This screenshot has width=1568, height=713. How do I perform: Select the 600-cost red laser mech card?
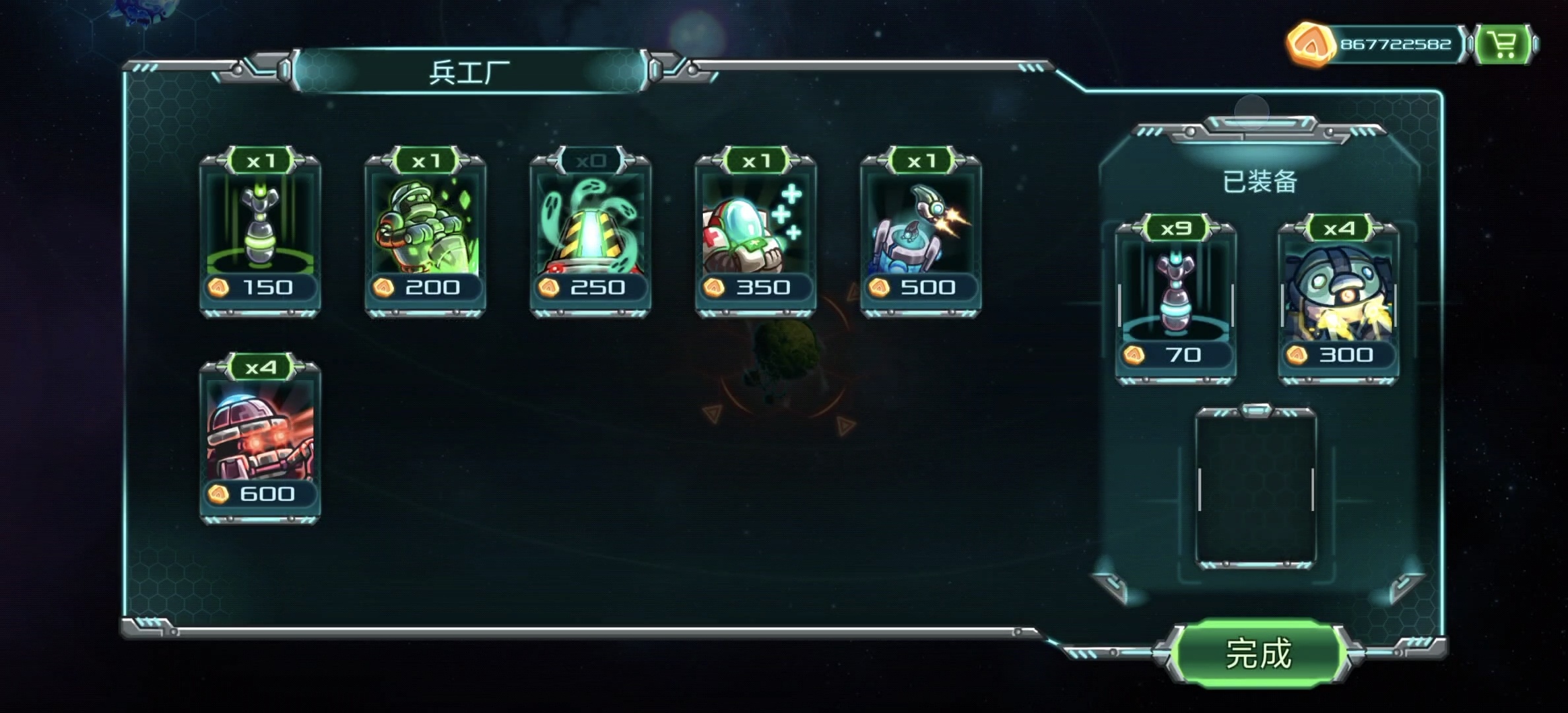pyautogui.click(x=261, y=441)
